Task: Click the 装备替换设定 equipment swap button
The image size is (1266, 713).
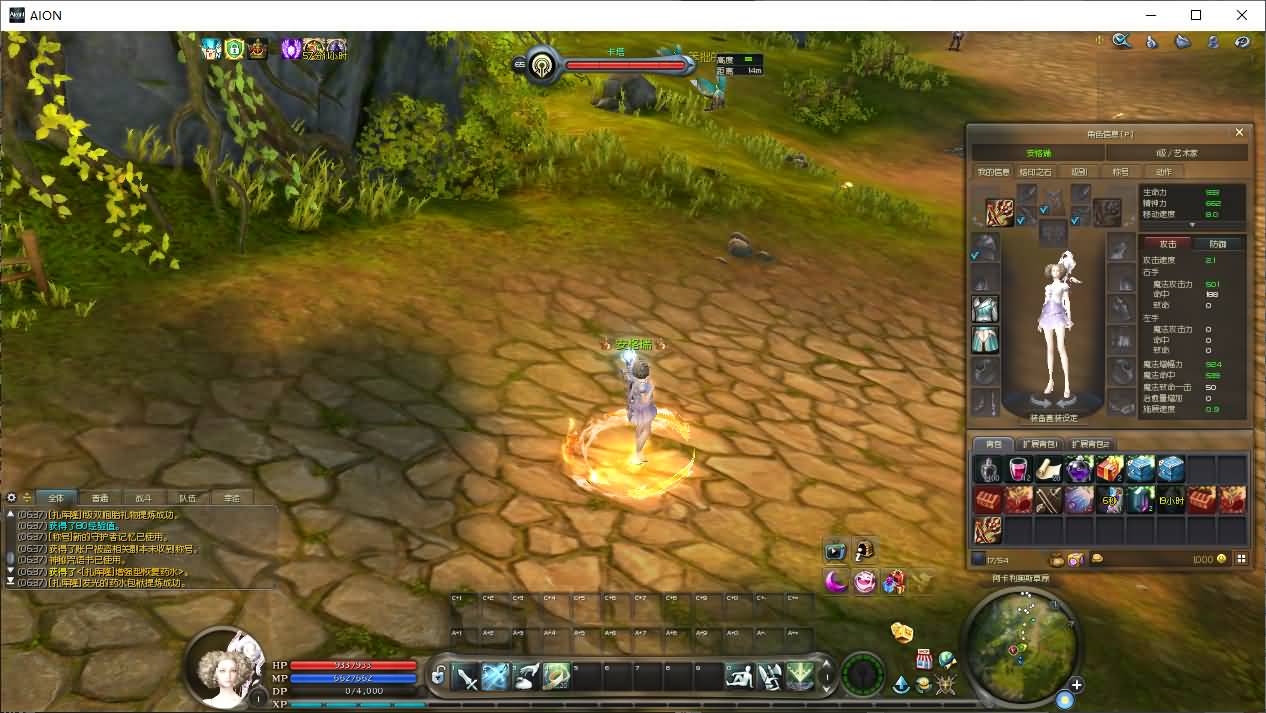Action: 1053,418
